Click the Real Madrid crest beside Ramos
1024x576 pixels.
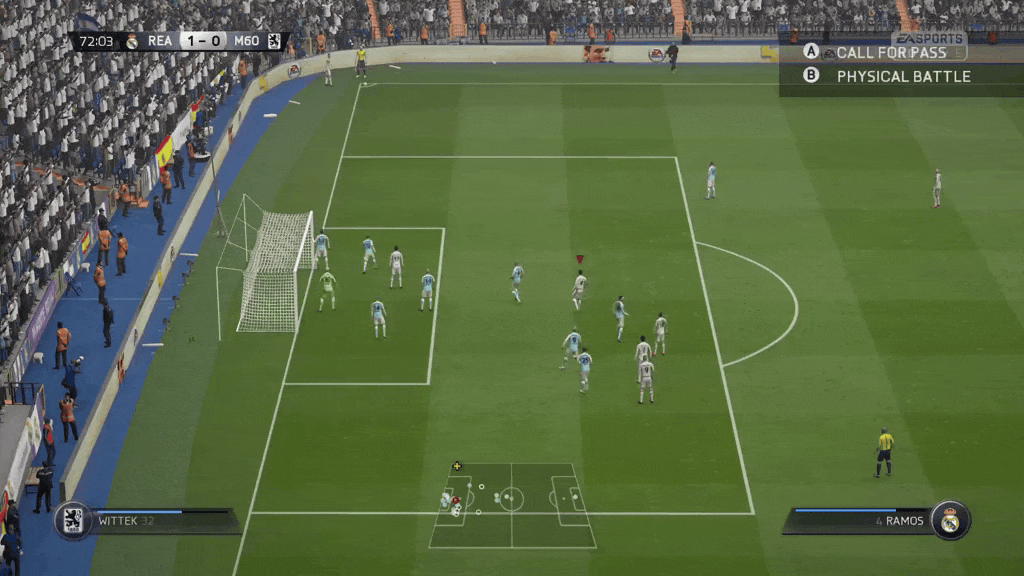point(950,520)
